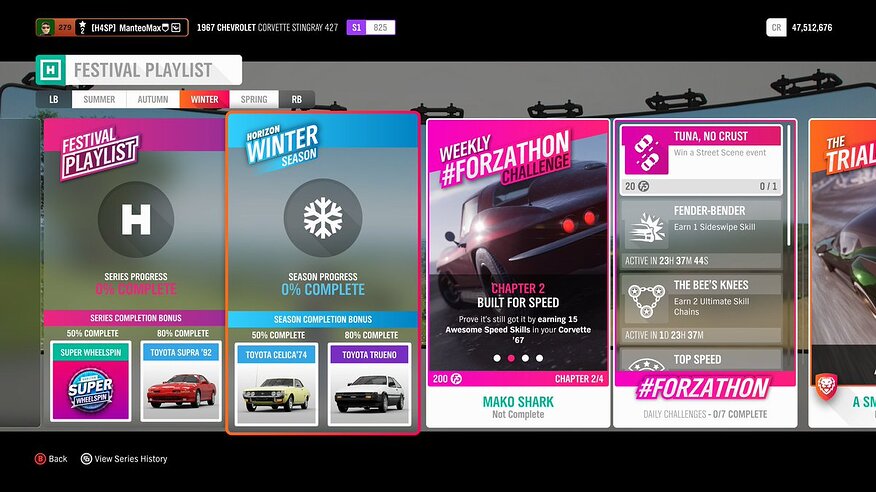Open the ManteoMax player profile badge
The width and height of the screenshot is (876, 492).
[112, 28]
